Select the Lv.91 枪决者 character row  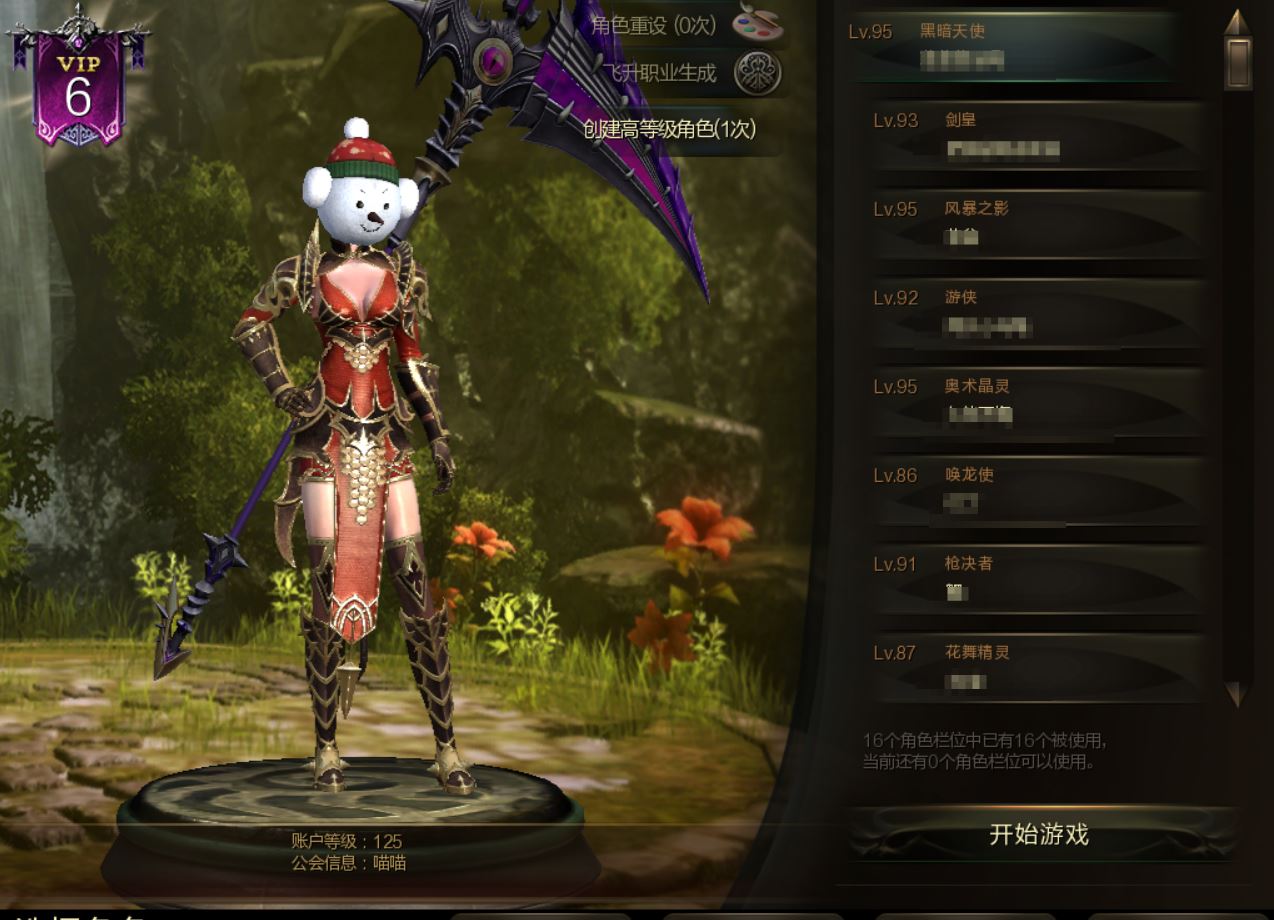[1038, 580]
